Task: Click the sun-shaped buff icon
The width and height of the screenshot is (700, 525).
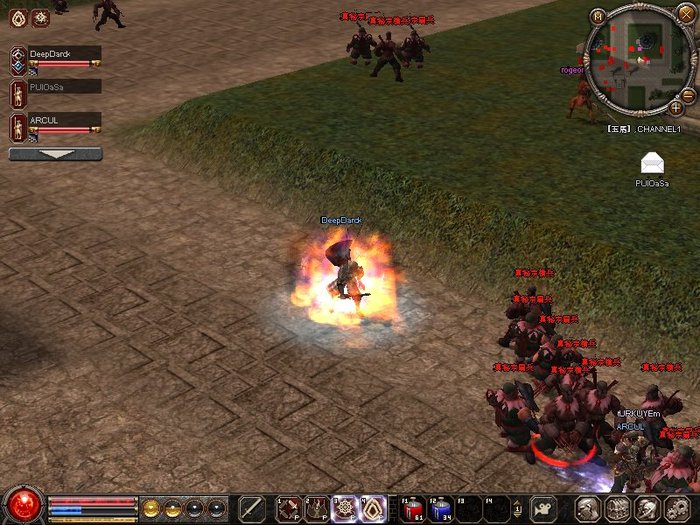Action: 40,18
